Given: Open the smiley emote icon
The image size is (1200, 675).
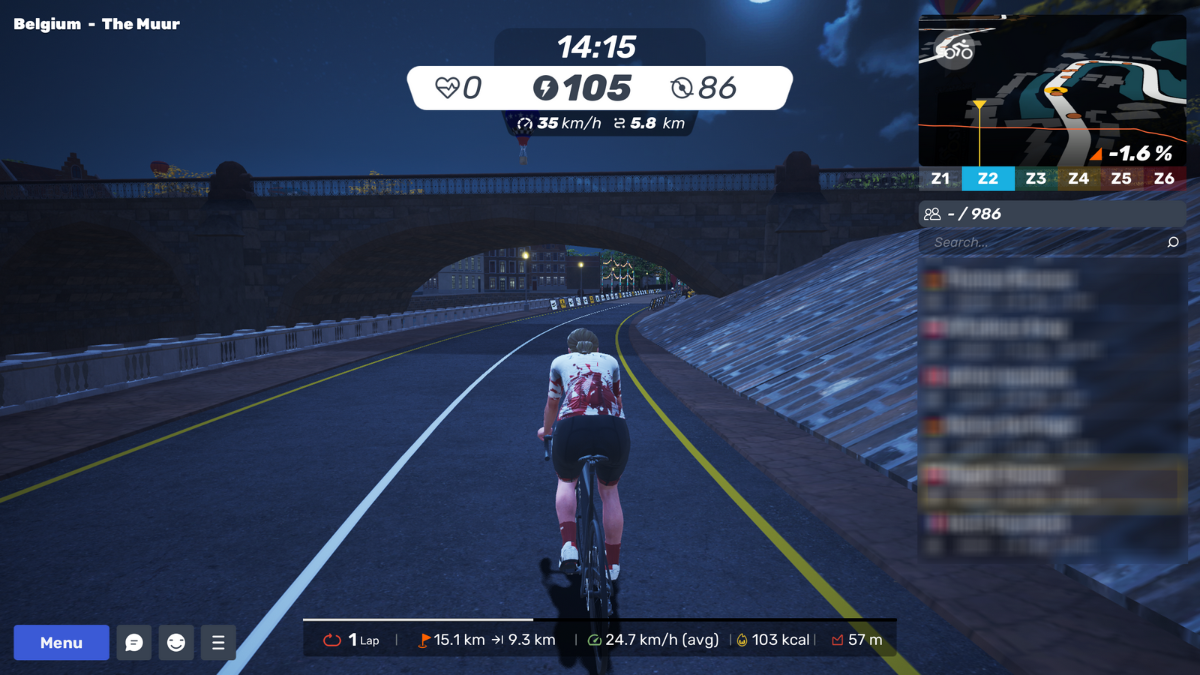Looking at the screenshot, I should [176, 642].
